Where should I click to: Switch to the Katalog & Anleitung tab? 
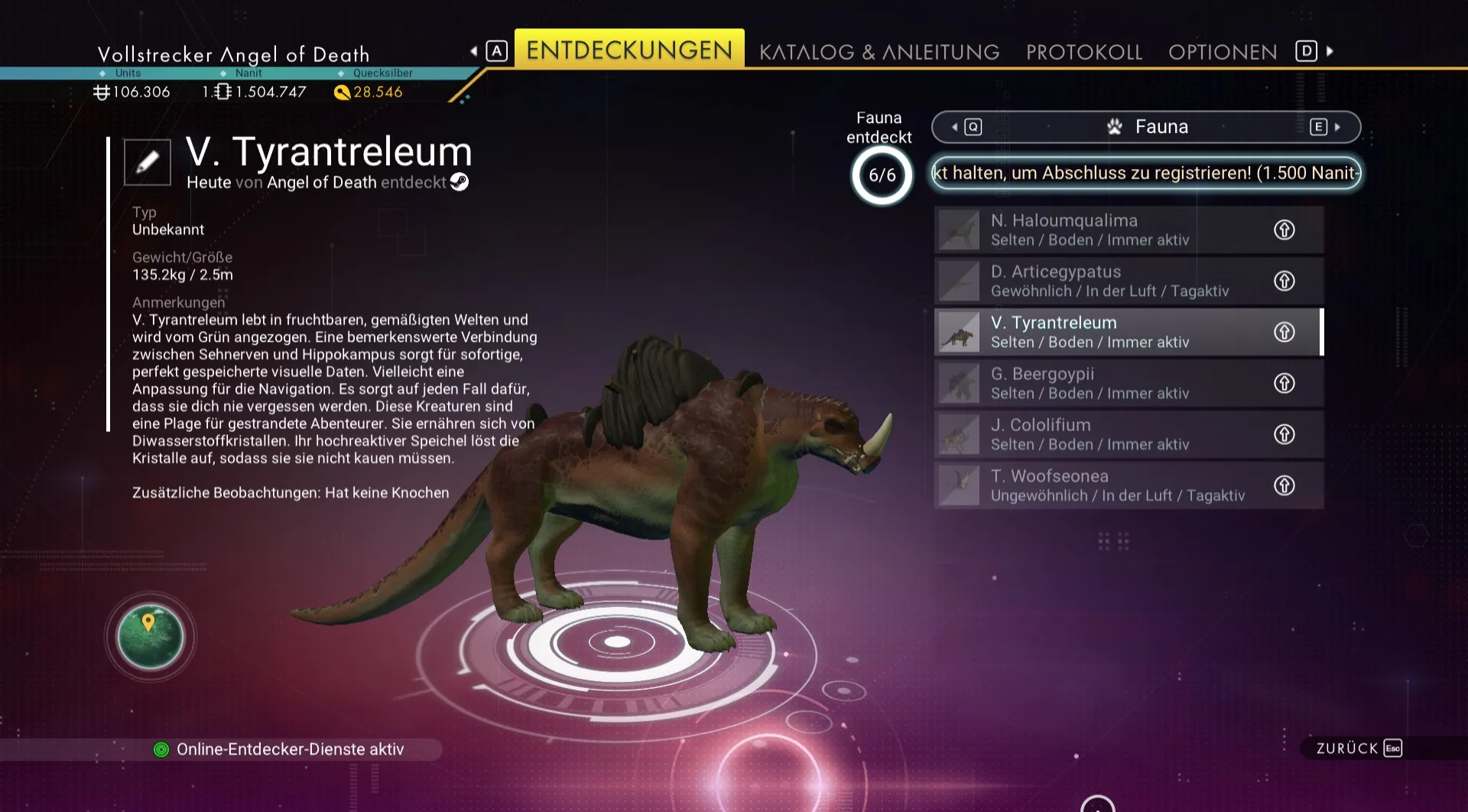(x=879, y=52)
